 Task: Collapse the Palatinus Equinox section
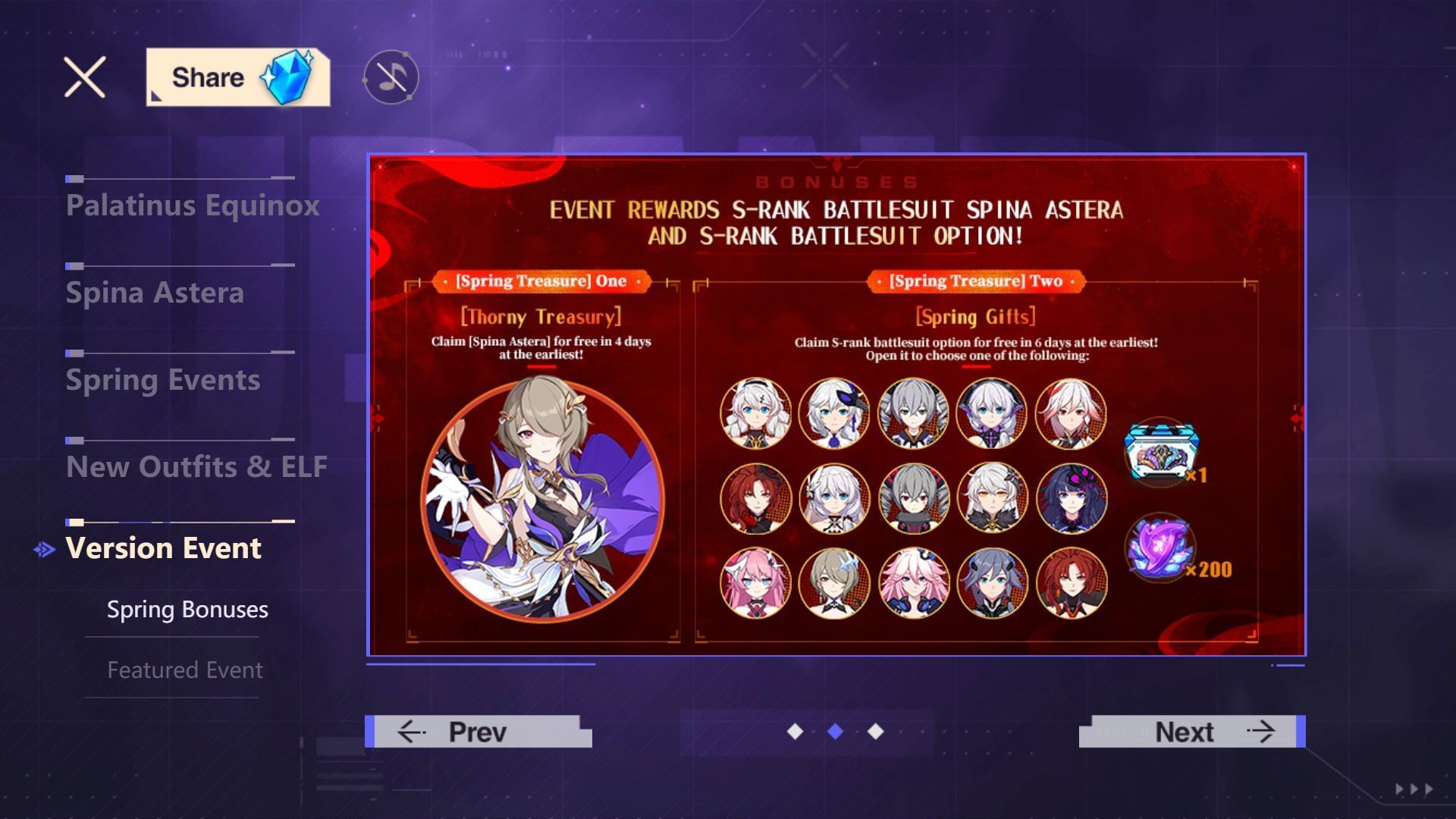pyautogui.click(x=193, y=205)
